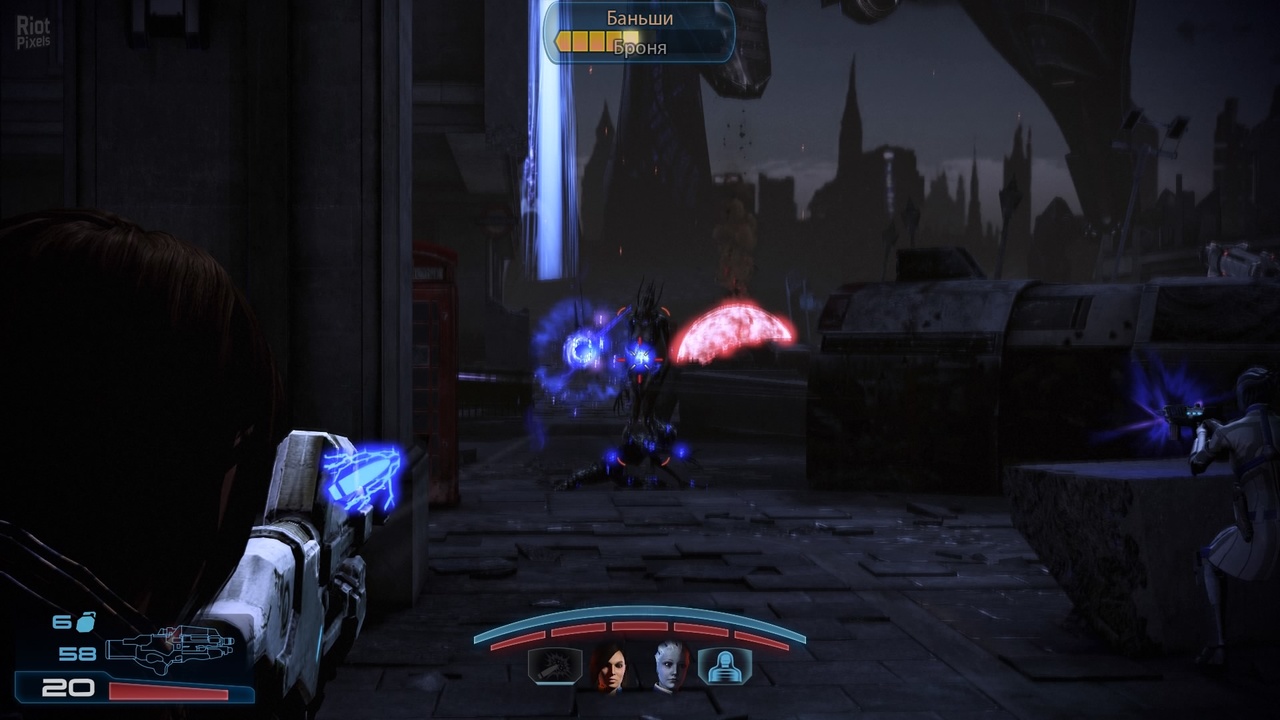Select the red-haired squadmate portrait
Image resolution: width=1280 pixels, height=720 pixels.
tap(610, 666)
